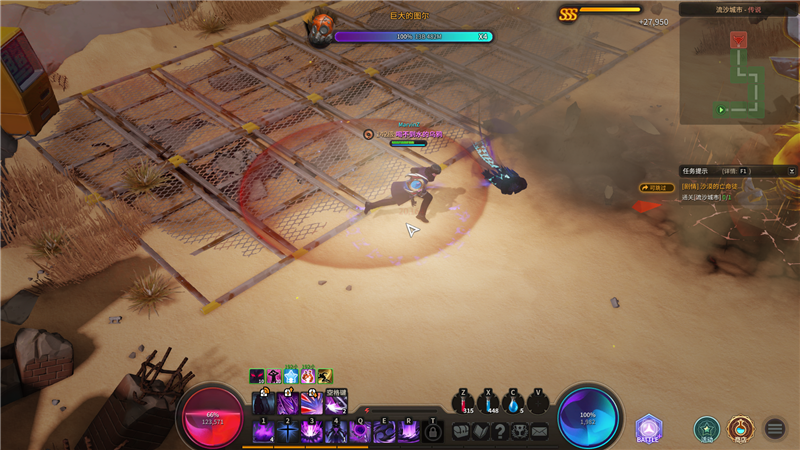The width and height of the screenshot is (800, 450).
Task: Open the mail envelope icon
Action: click(540, 431)
